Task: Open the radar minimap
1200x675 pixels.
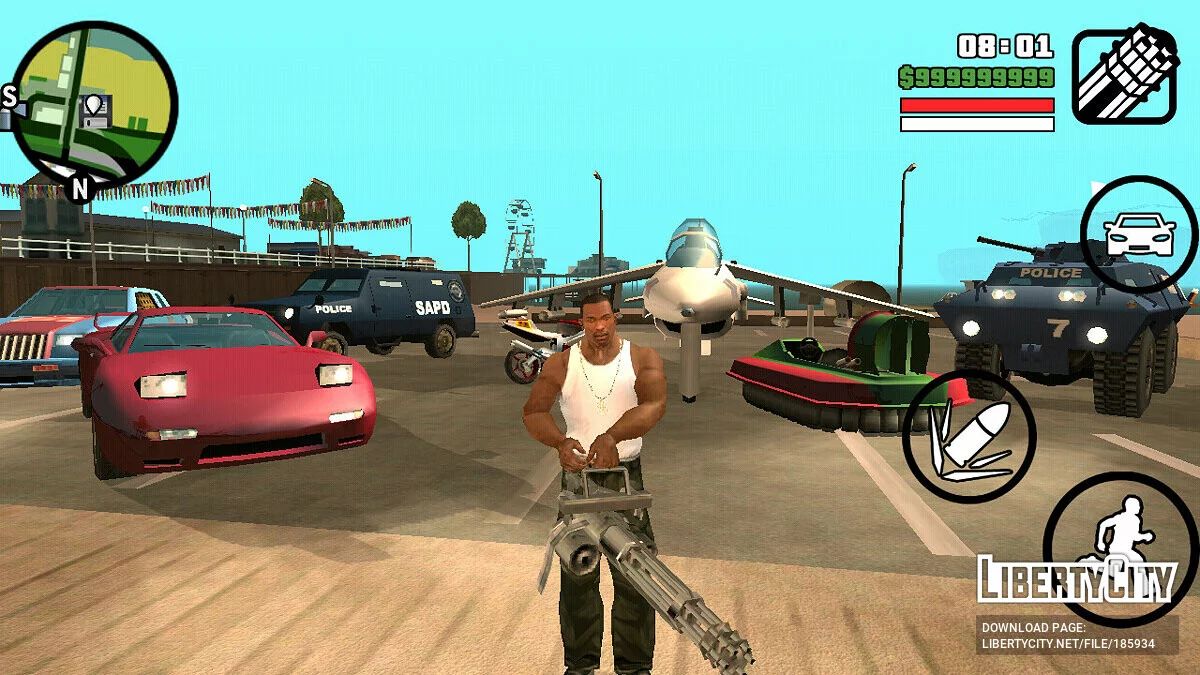Action: click(x=92, y=106)
